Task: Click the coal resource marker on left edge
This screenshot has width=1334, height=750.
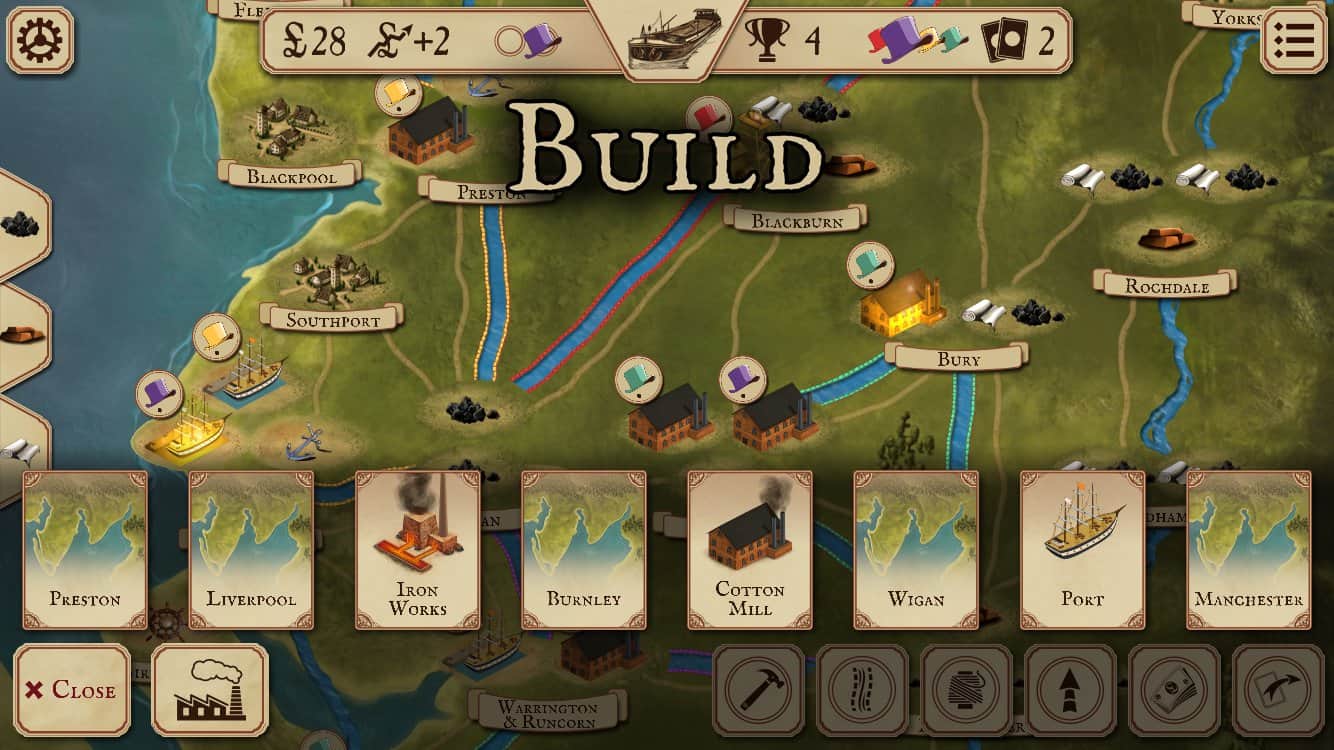Action: coord(20,223)
